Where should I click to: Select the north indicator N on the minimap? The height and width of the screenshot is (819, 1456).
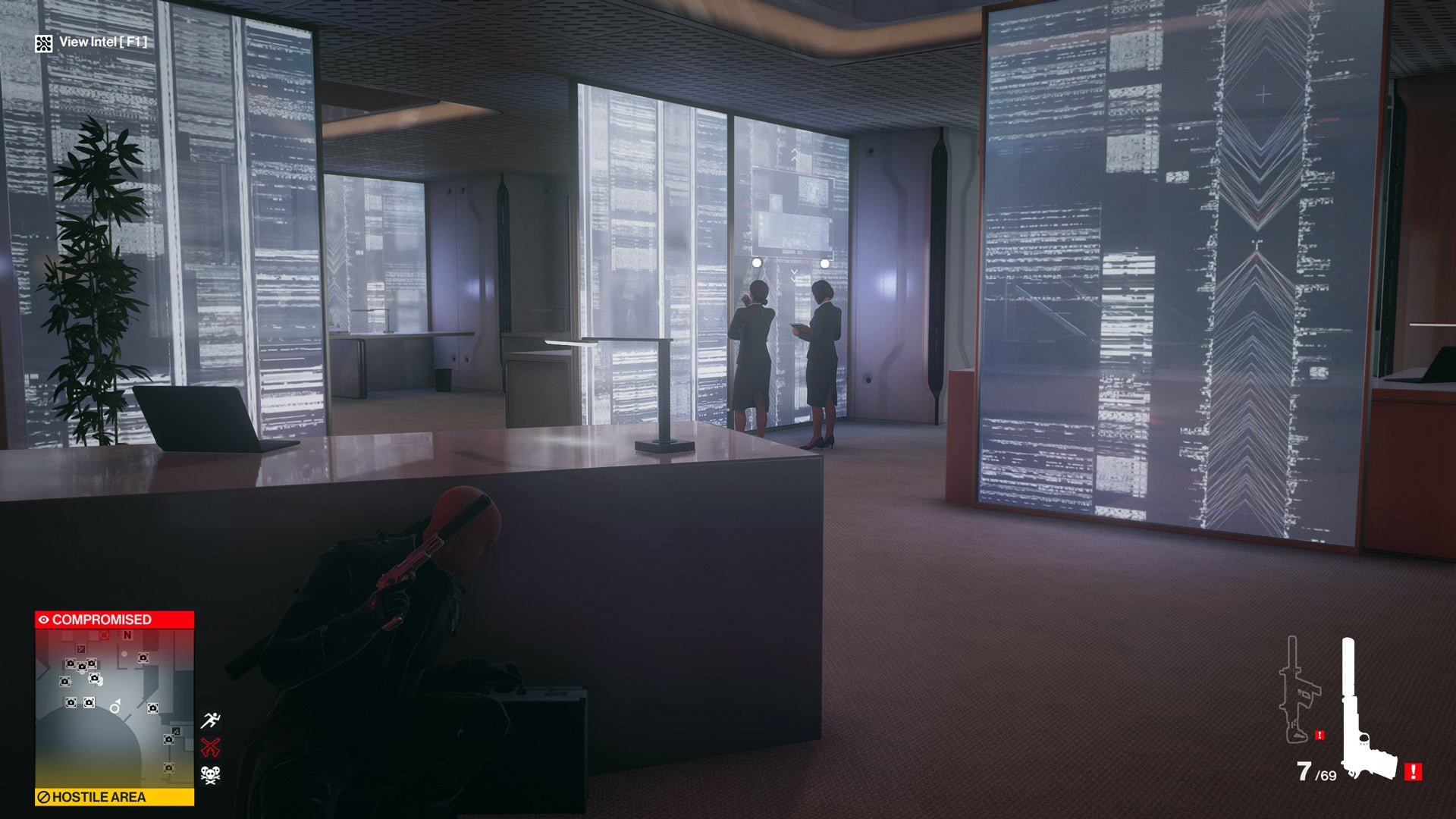point(127,635)
